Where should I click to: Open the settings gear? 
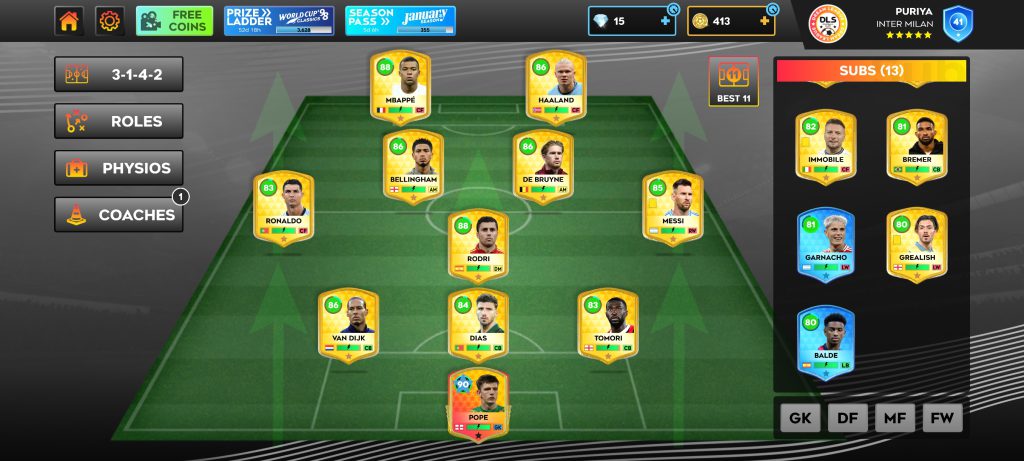109,21
